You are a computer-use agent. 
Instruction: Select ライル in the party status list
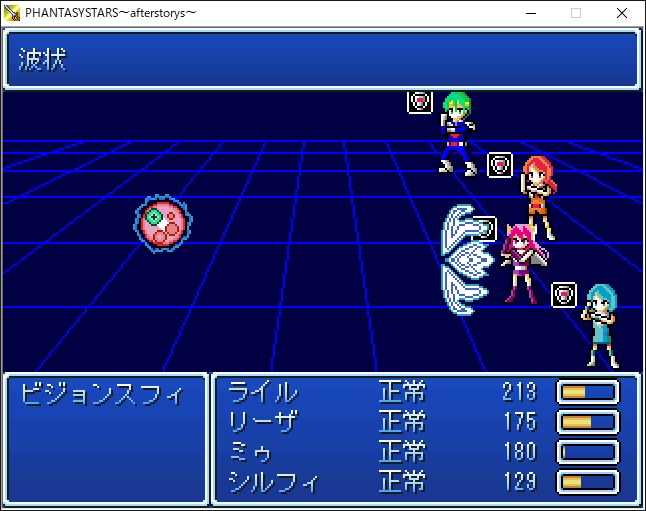pyautogui.click(x=263, y=392)
